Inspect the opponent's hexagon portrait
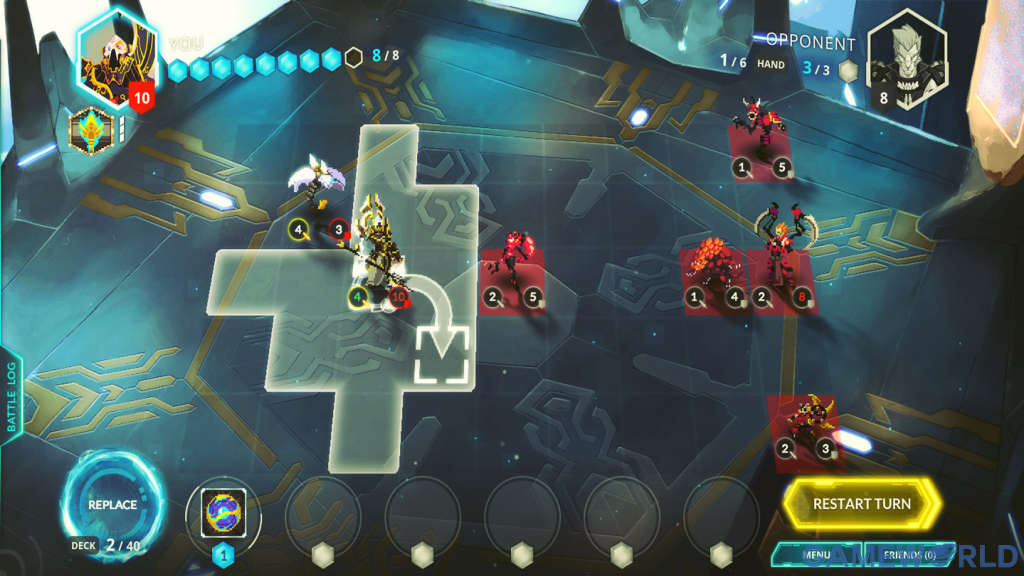The height and width of the screenshot is (576, 1024). click(905, 57)
